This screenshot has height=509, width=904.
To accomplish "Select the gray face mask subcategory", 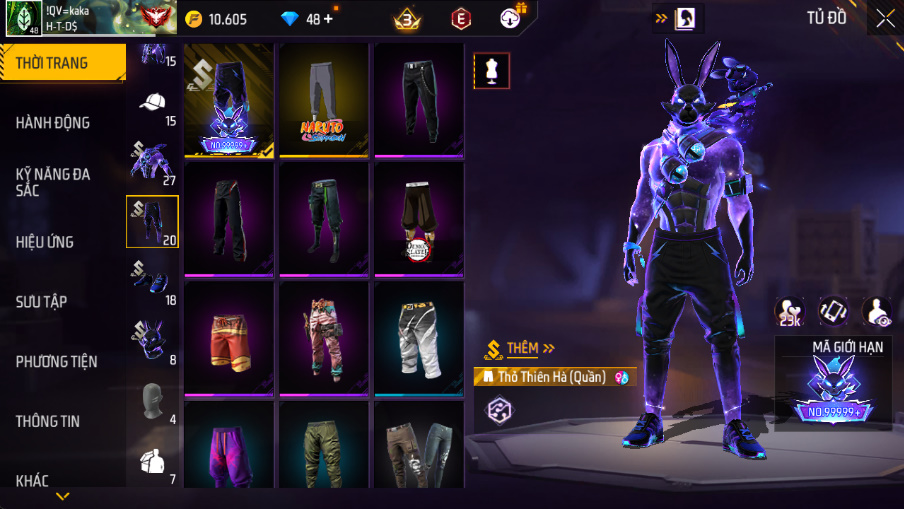I will [152, 400].
